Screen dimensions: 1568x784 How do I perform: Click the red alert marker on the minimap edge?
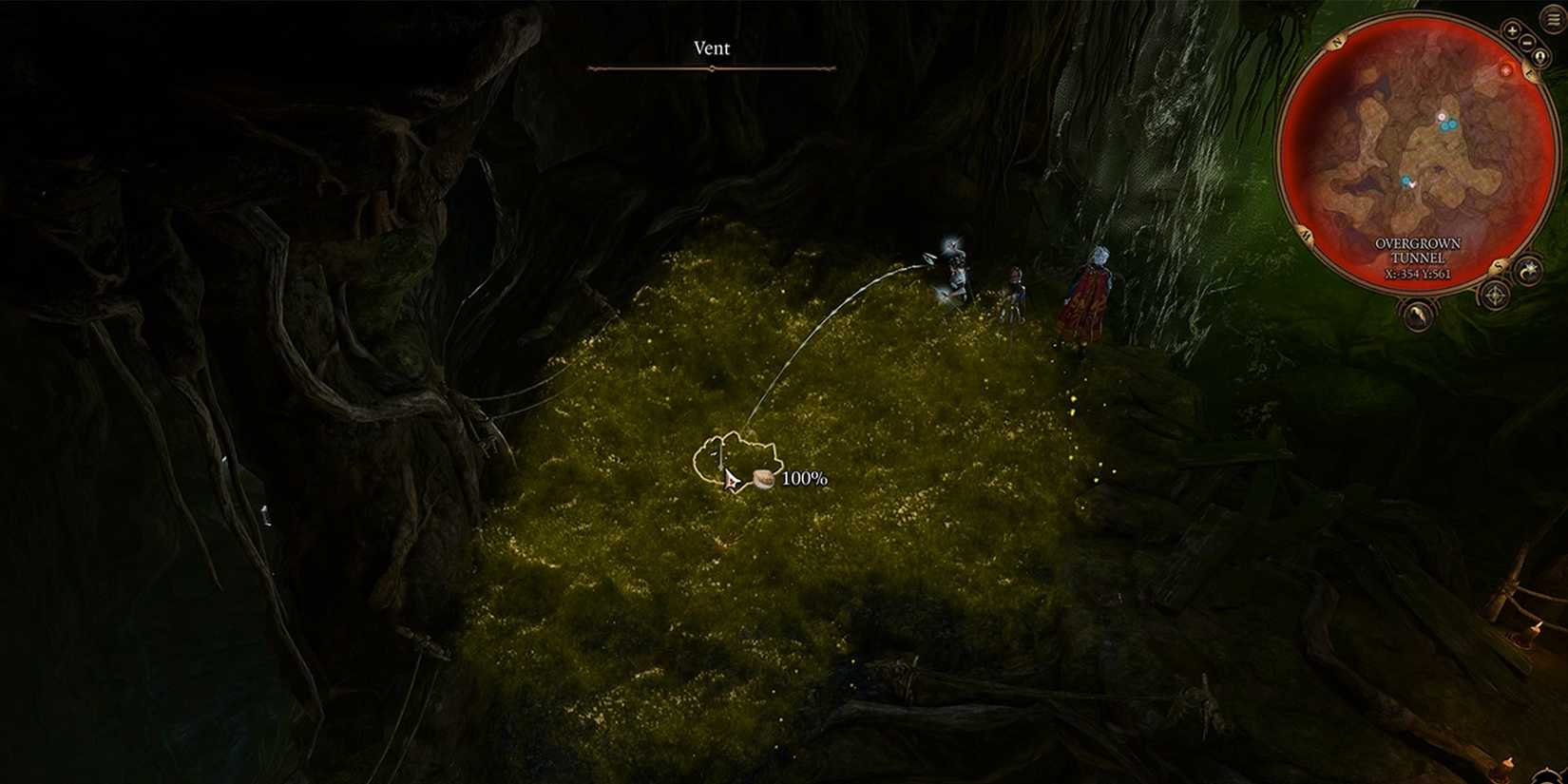pyautogui.click(x=1506, y=70)
